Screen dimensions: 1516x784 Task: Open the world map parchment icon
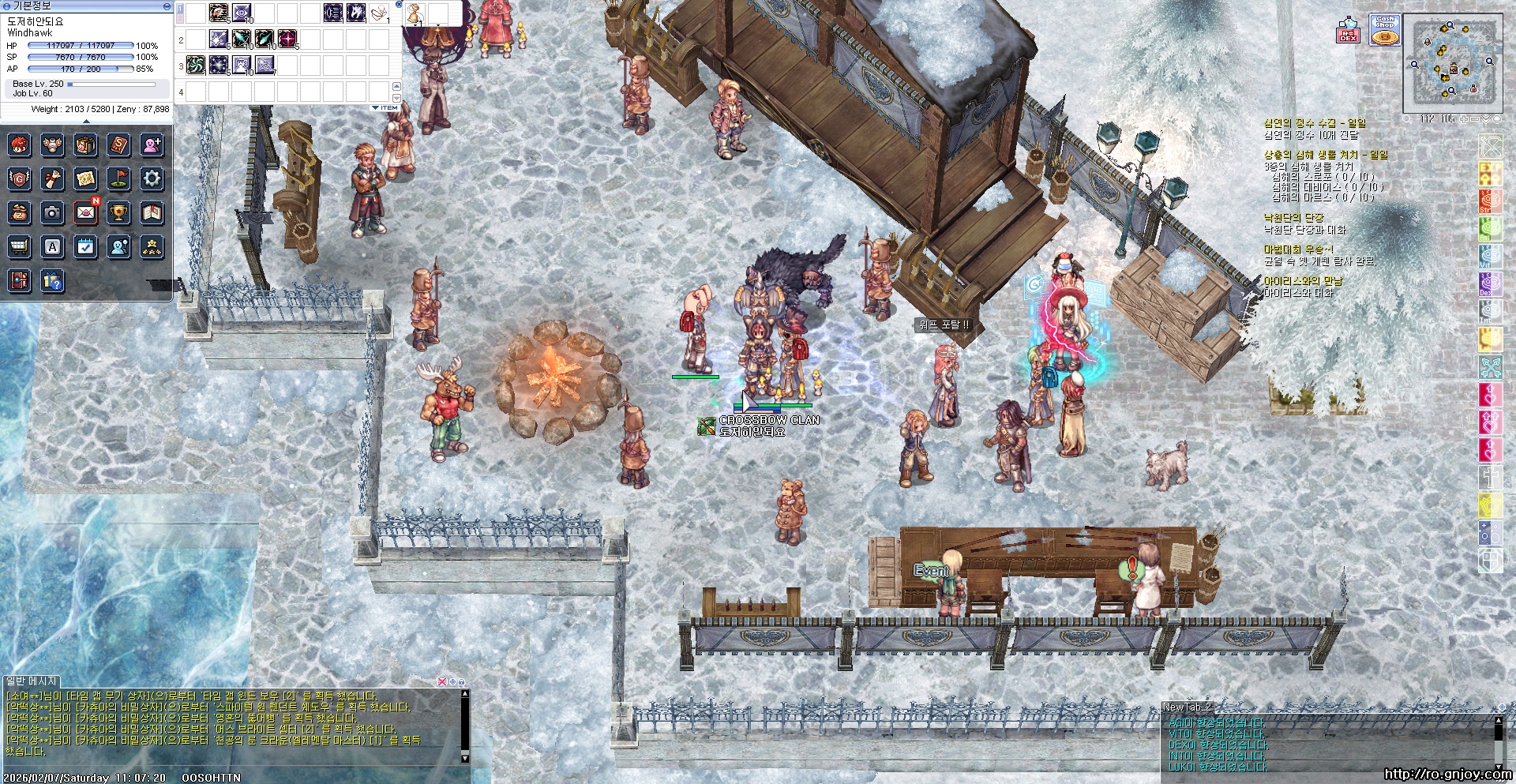coord(85,178)
